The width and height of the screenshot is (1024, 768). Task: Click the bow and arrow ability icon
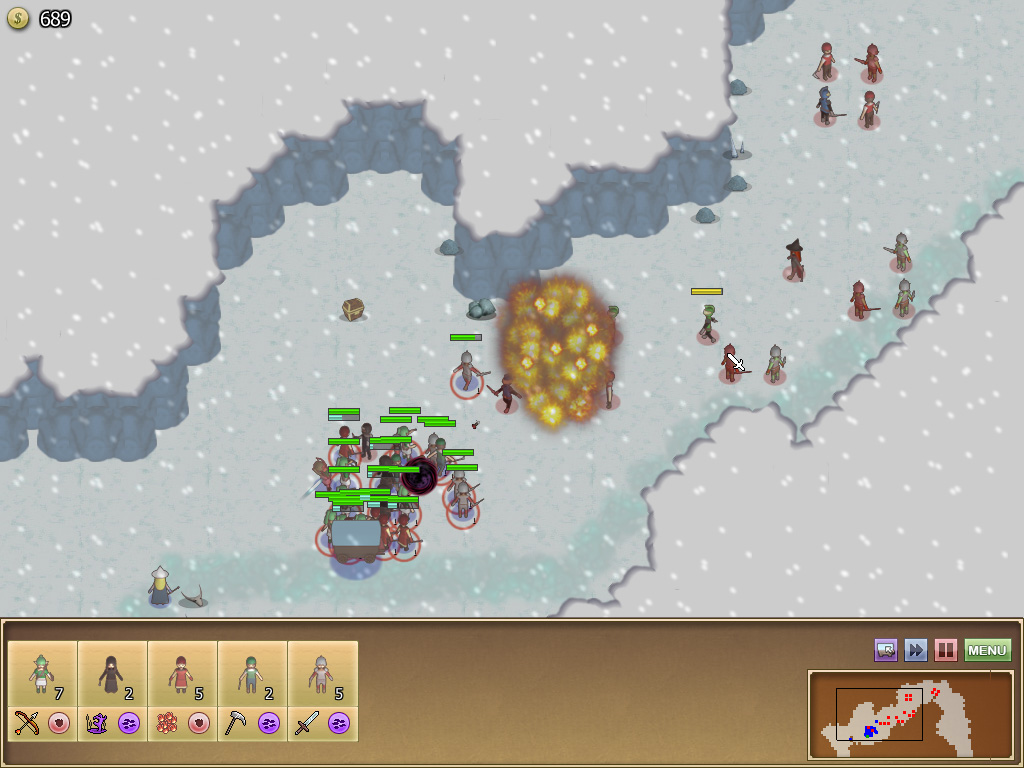point(26,723)
